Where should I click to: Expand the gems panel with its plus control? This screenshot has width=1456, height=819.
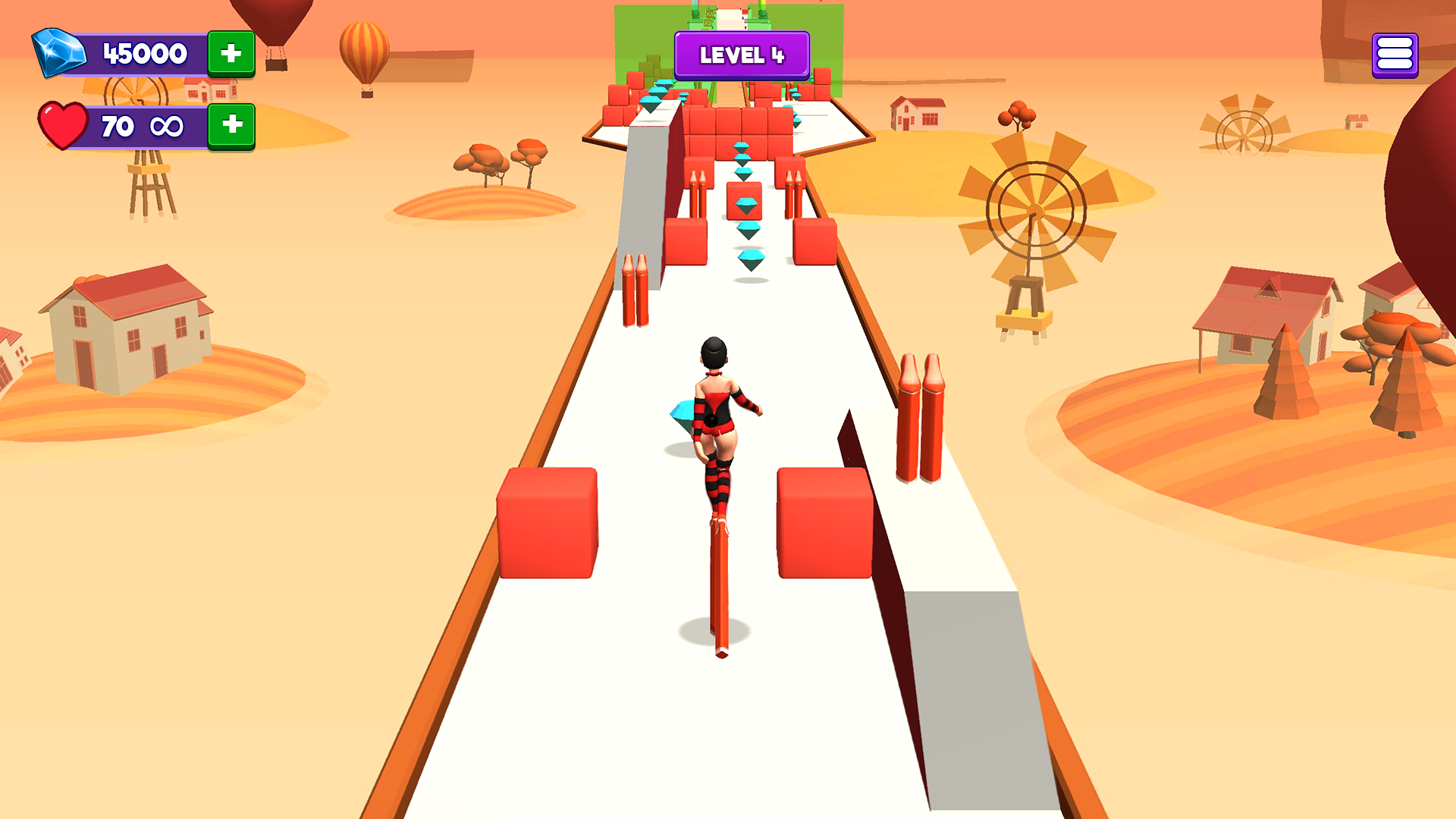click(232, 53)
